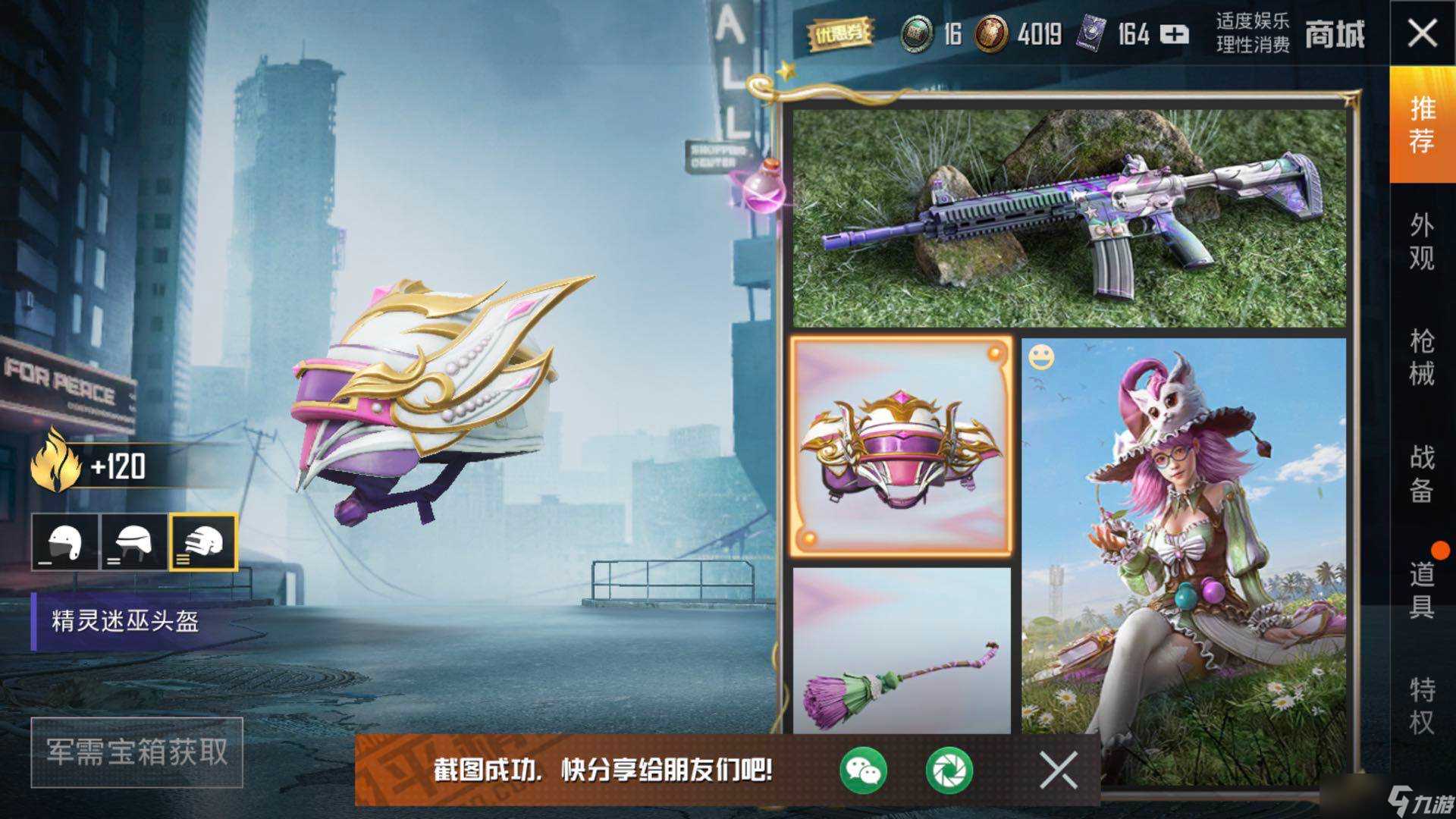Open the ticket currency showing 164

(x=1090, y=34)
